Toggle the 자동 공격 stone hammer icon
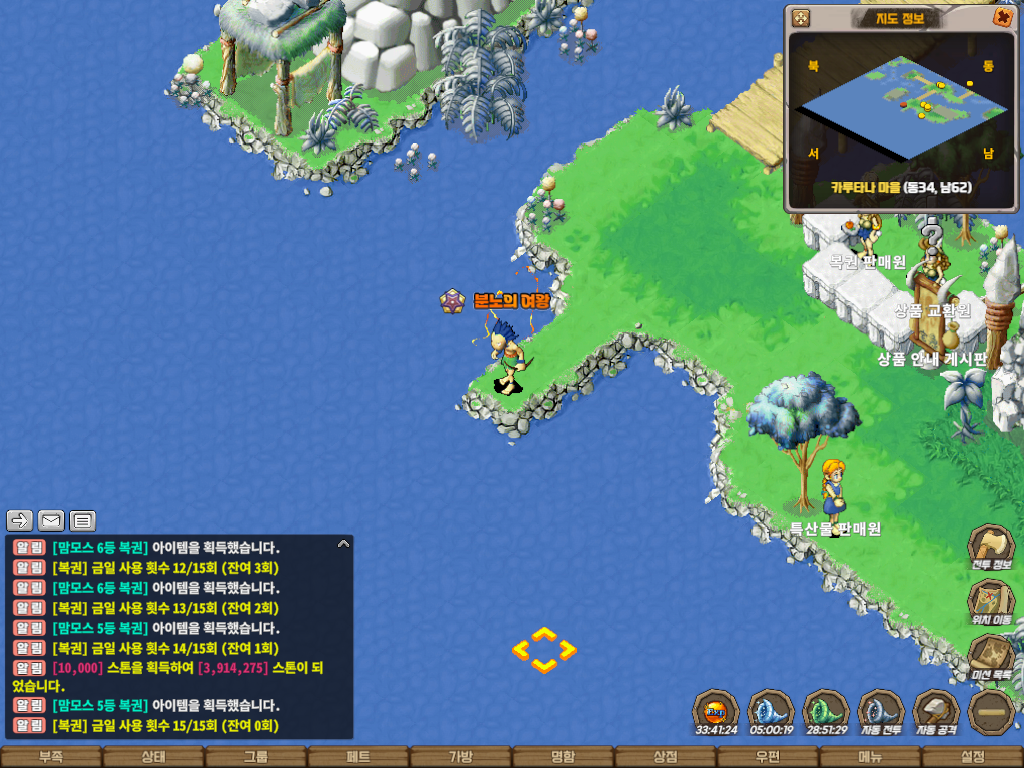The width and height of the screenshot is (1024, 768). tap(936, 712)
